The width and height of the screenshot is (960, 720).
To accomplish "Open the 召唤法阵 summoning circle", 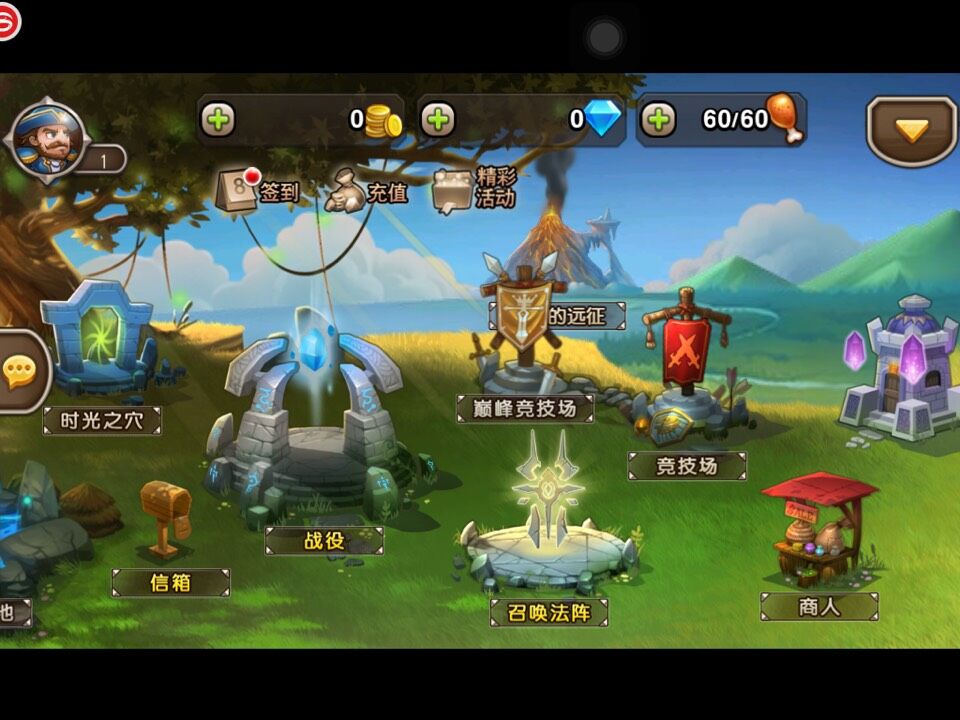I will [546, 530].
